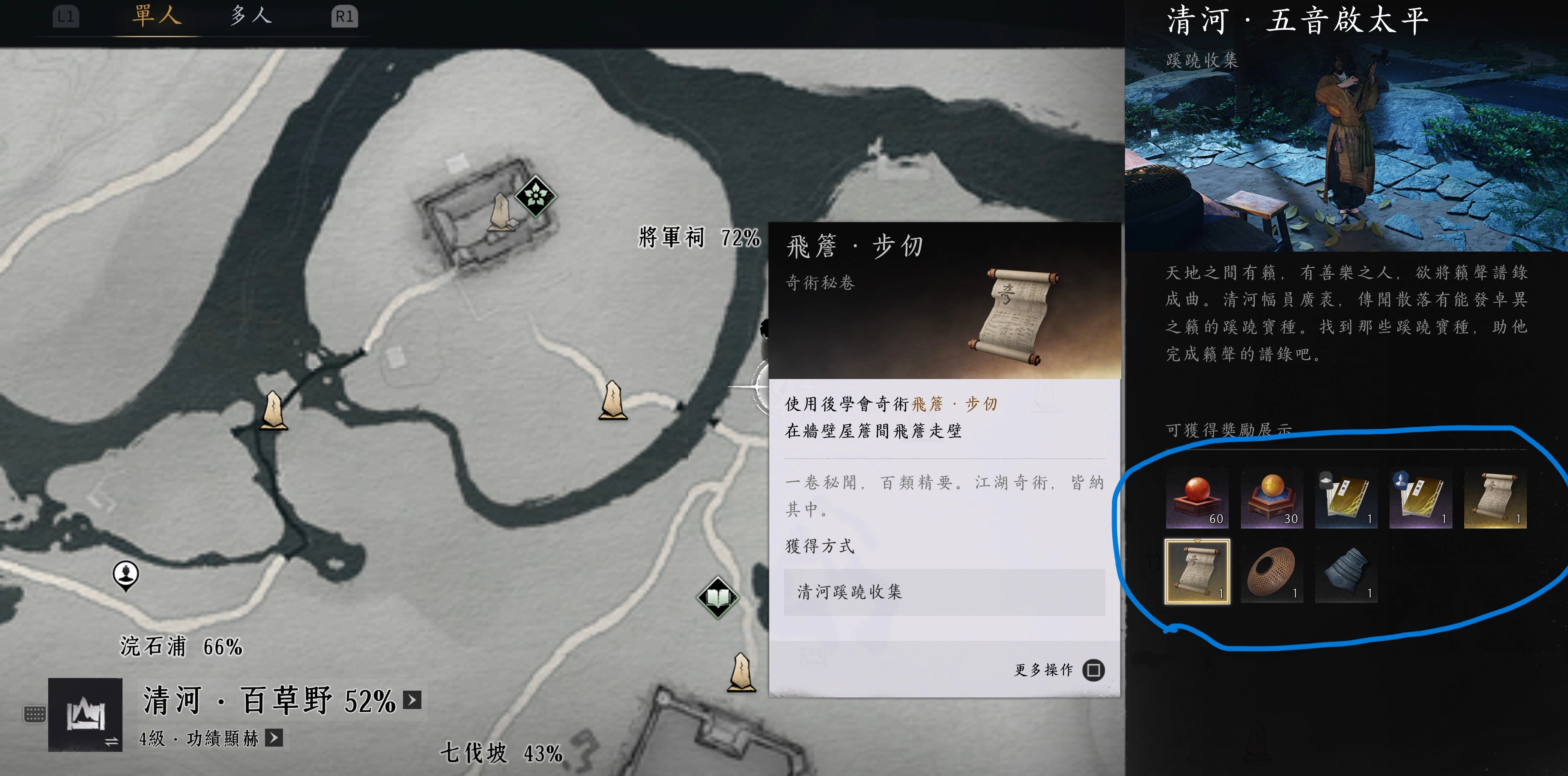Select the highlighted scroll reward in the second row

tap(1197, 573)
